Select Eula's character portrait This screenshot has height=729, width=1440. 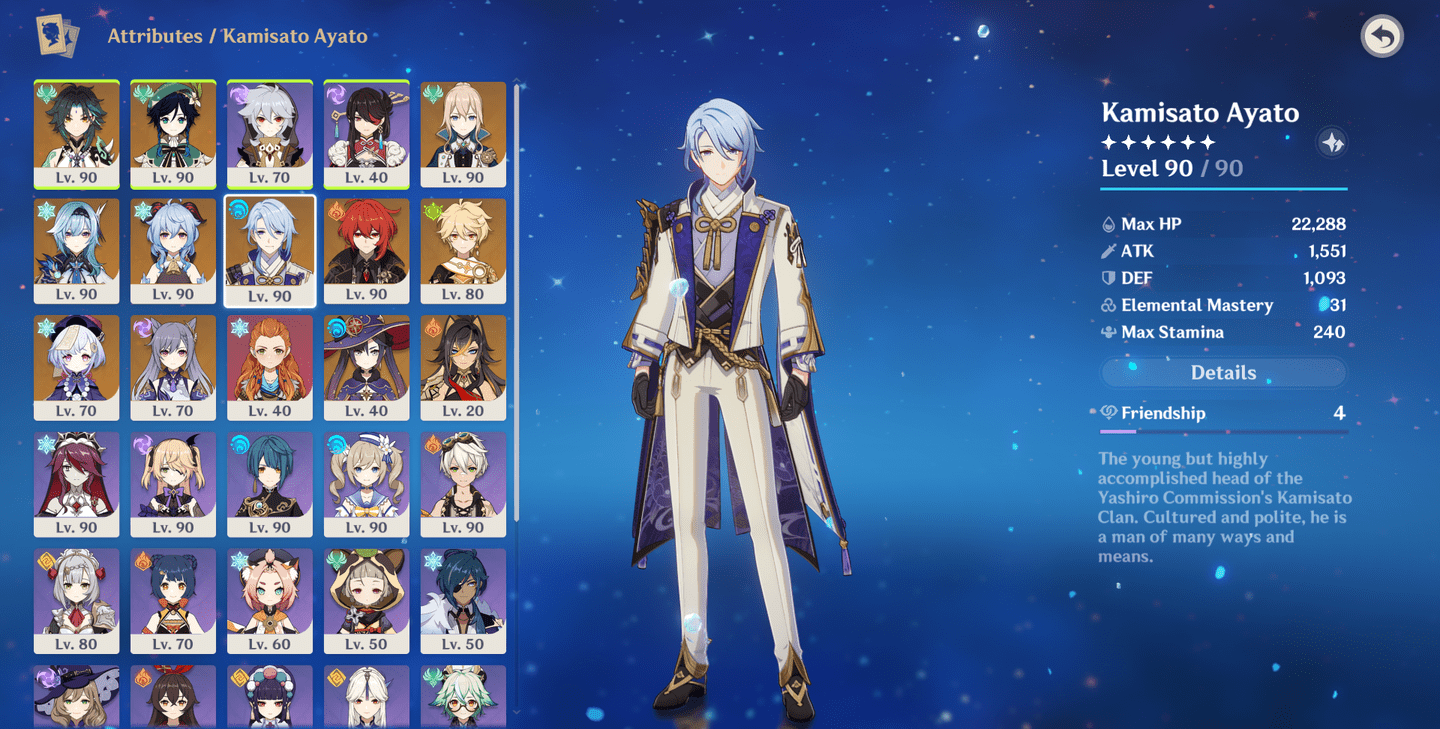(x=76, y=250)
